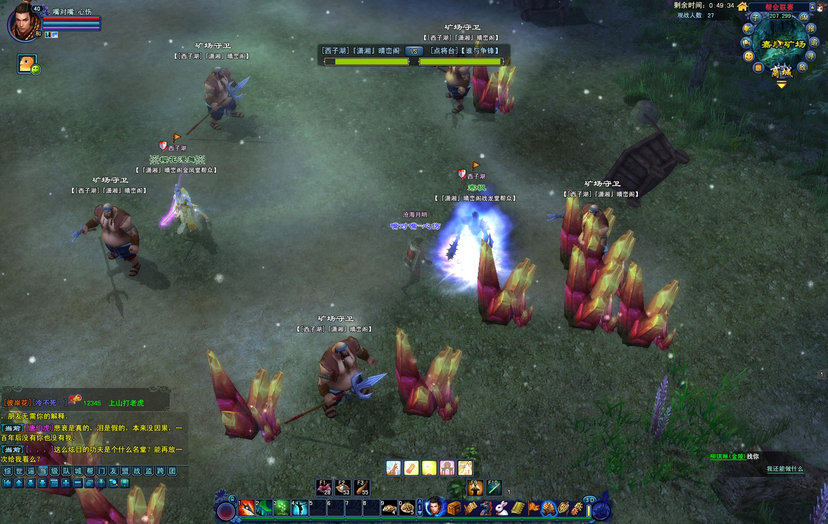Click the pink palace buff icon
This screenshot has height=524, width=828.
pyautogui.click(x=446, y=468)
